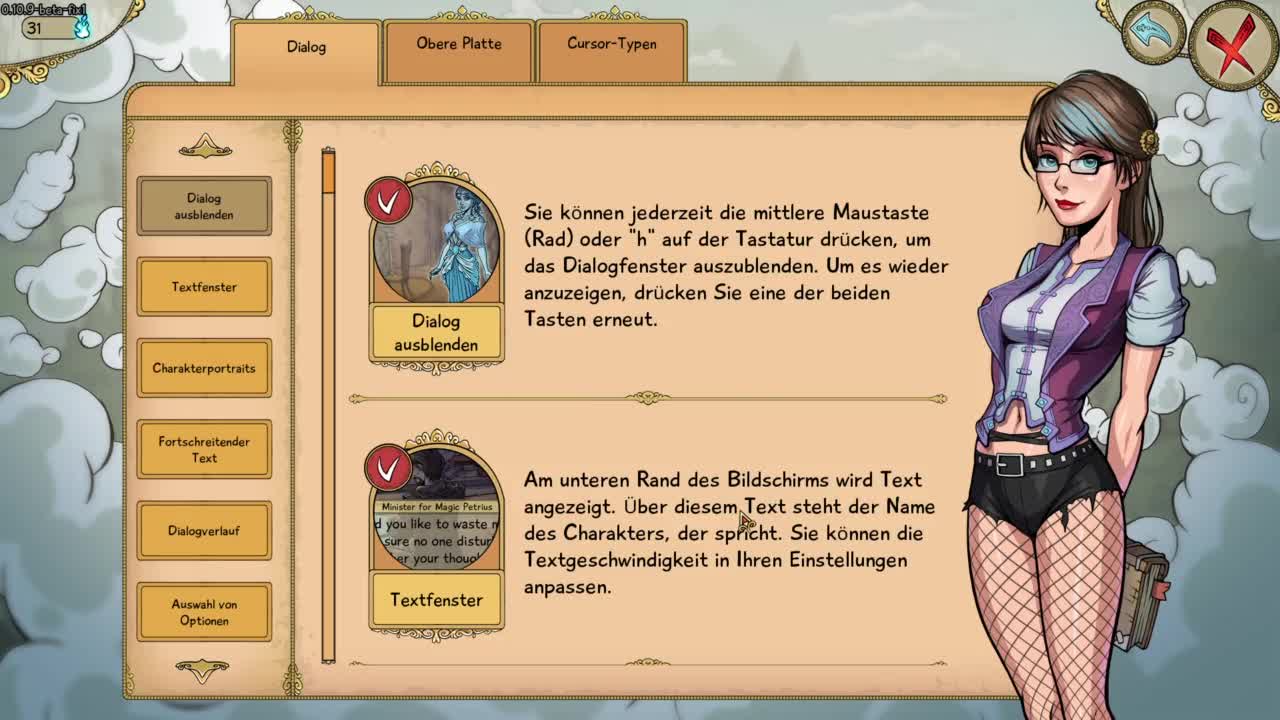1280x720 pixels.
Task: Click the sidebar's downward scroll arrow
Action: click(x=203, y=669)
